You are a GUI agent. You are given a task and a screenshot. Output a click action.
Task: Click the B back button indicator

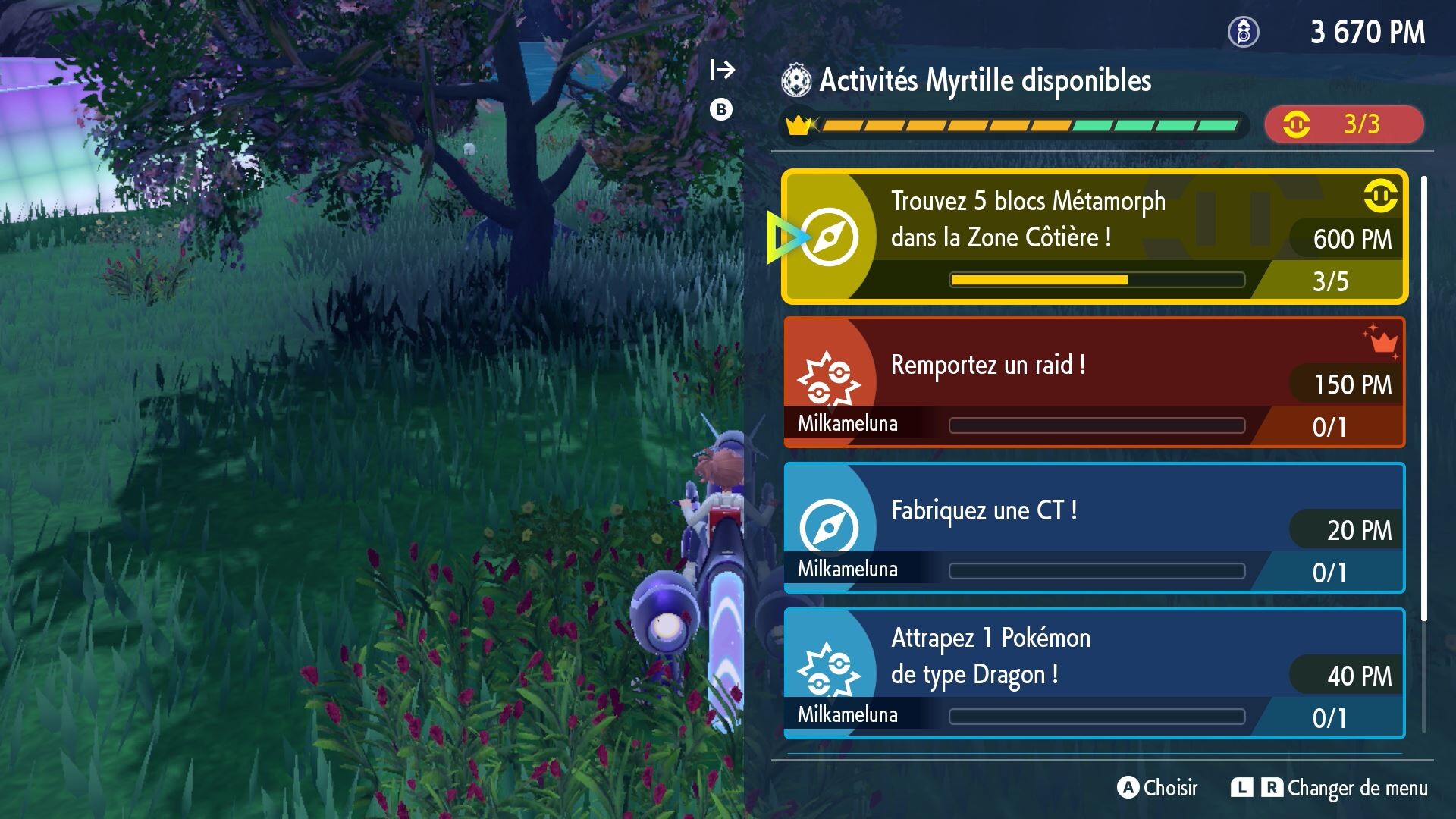[x=720, y=108]
